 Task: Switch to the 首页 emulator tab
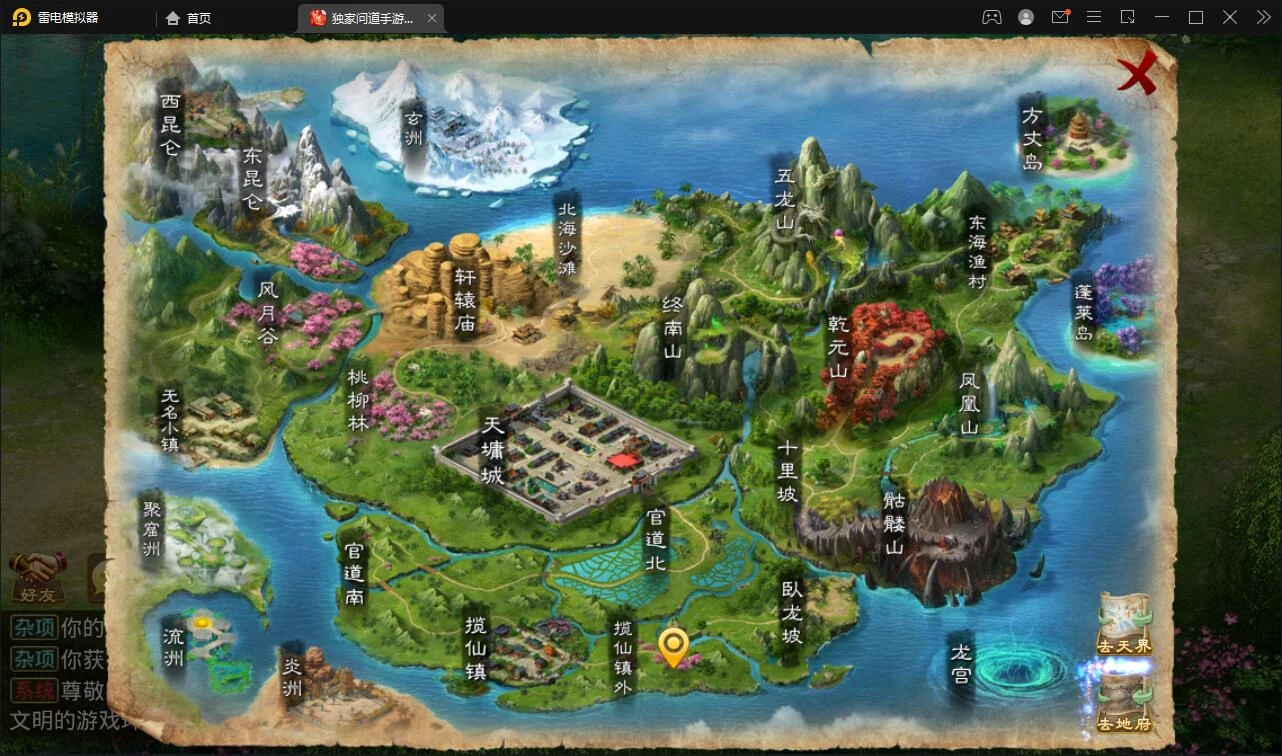(x=189, y=18)
